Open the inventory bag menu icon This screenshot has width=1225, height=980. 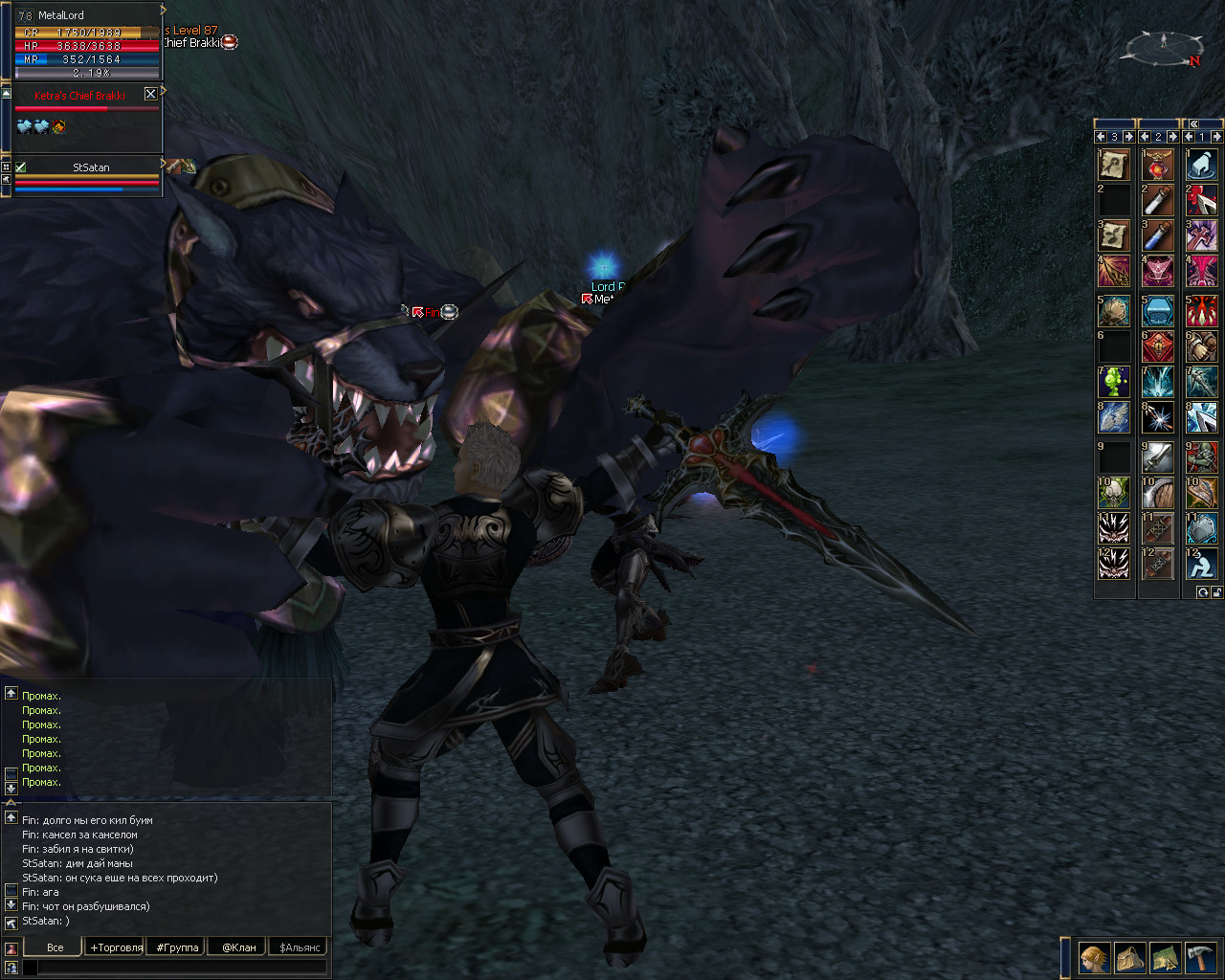click(1129, 957)
